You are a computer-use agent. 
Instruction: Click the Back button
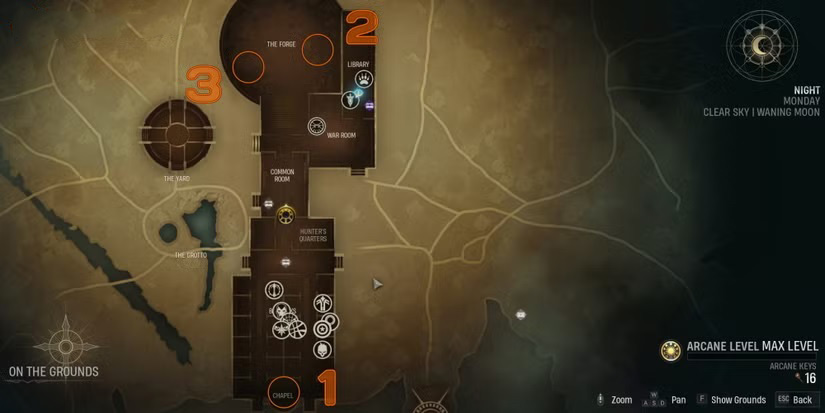click(x=794, y=400)
